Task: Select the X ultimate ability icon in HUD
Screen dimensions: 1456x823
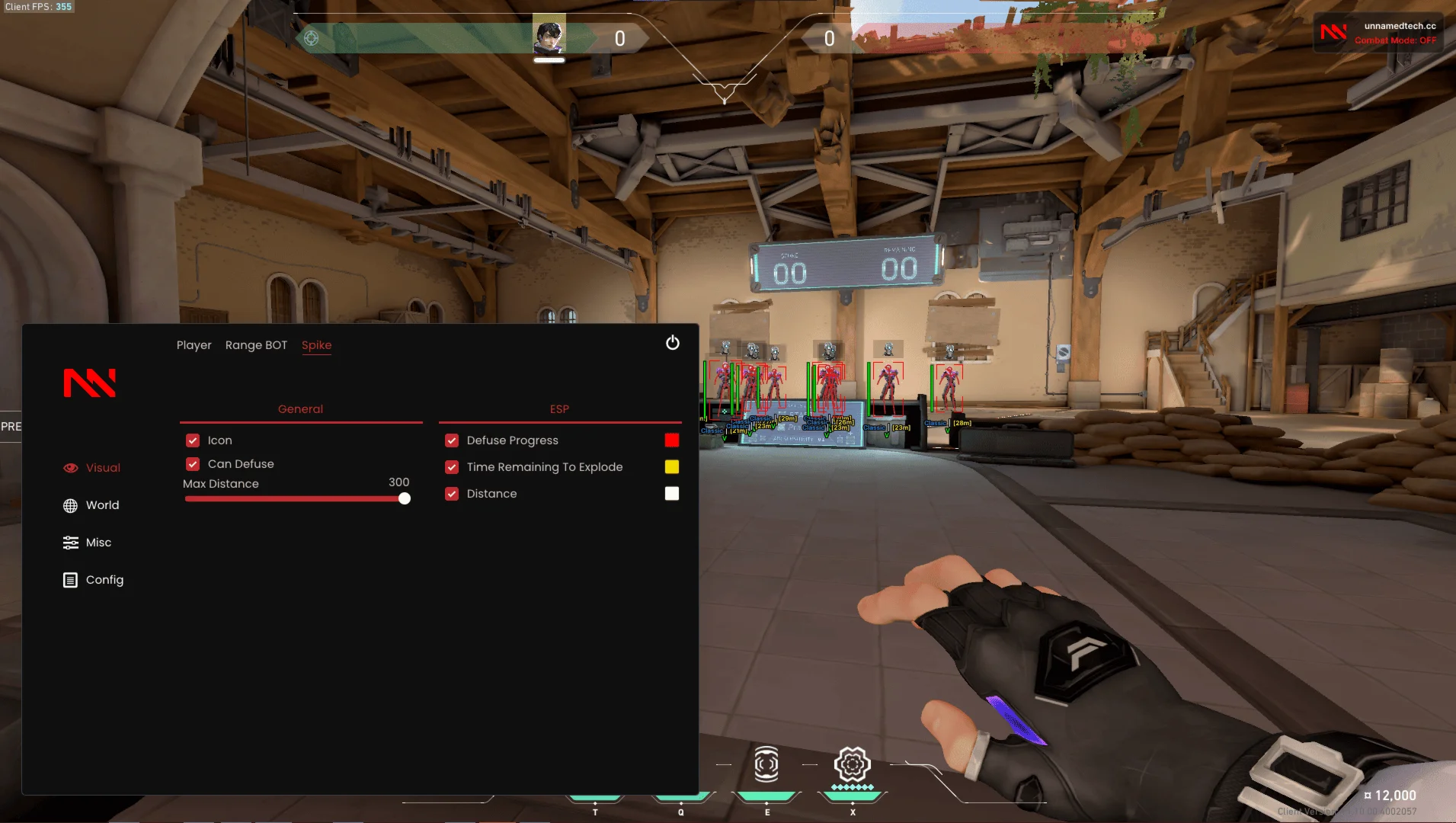Action: click(853, 764)
